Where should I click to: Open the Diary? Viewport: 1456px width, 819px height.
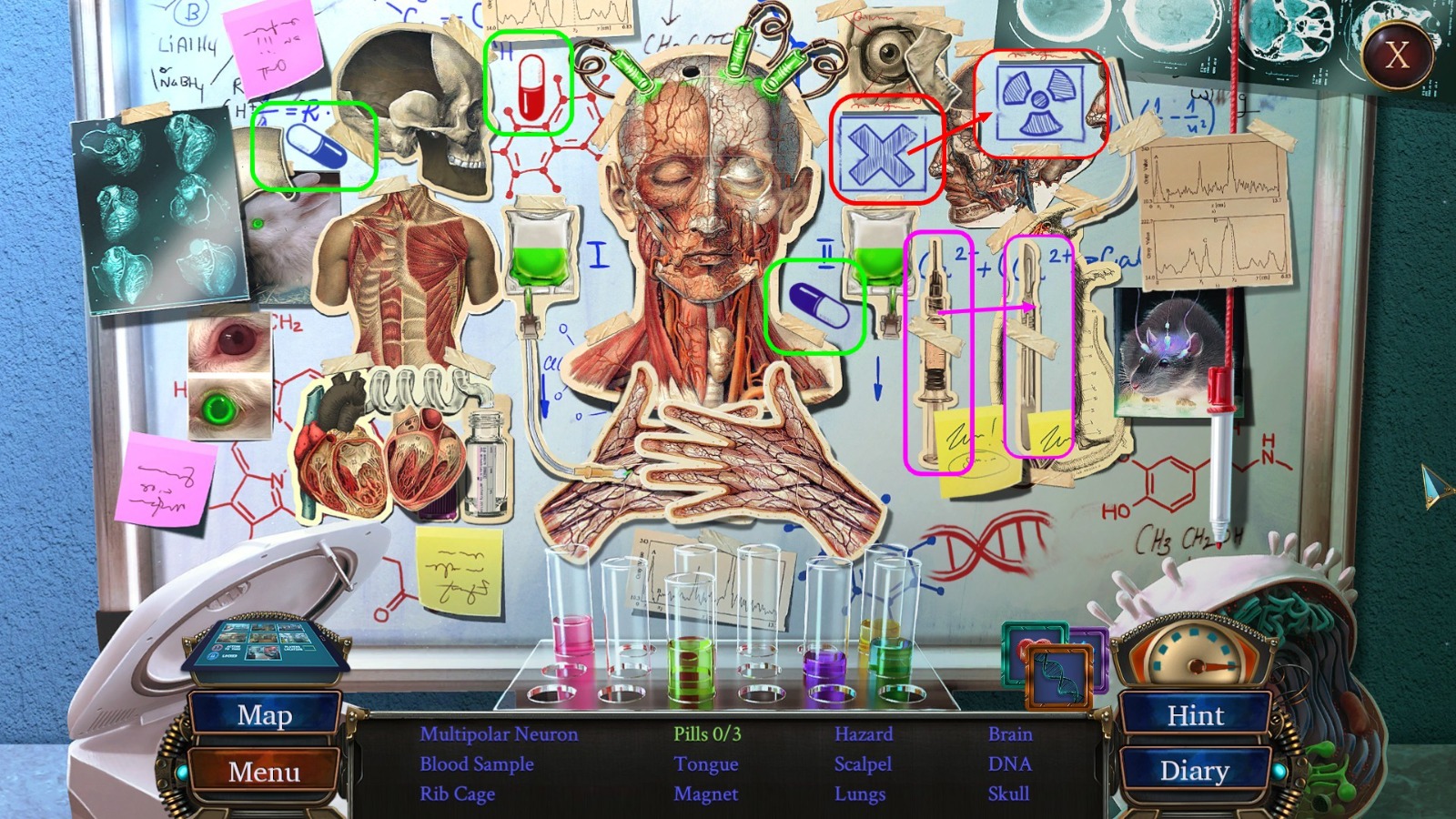coord(1197,771)
